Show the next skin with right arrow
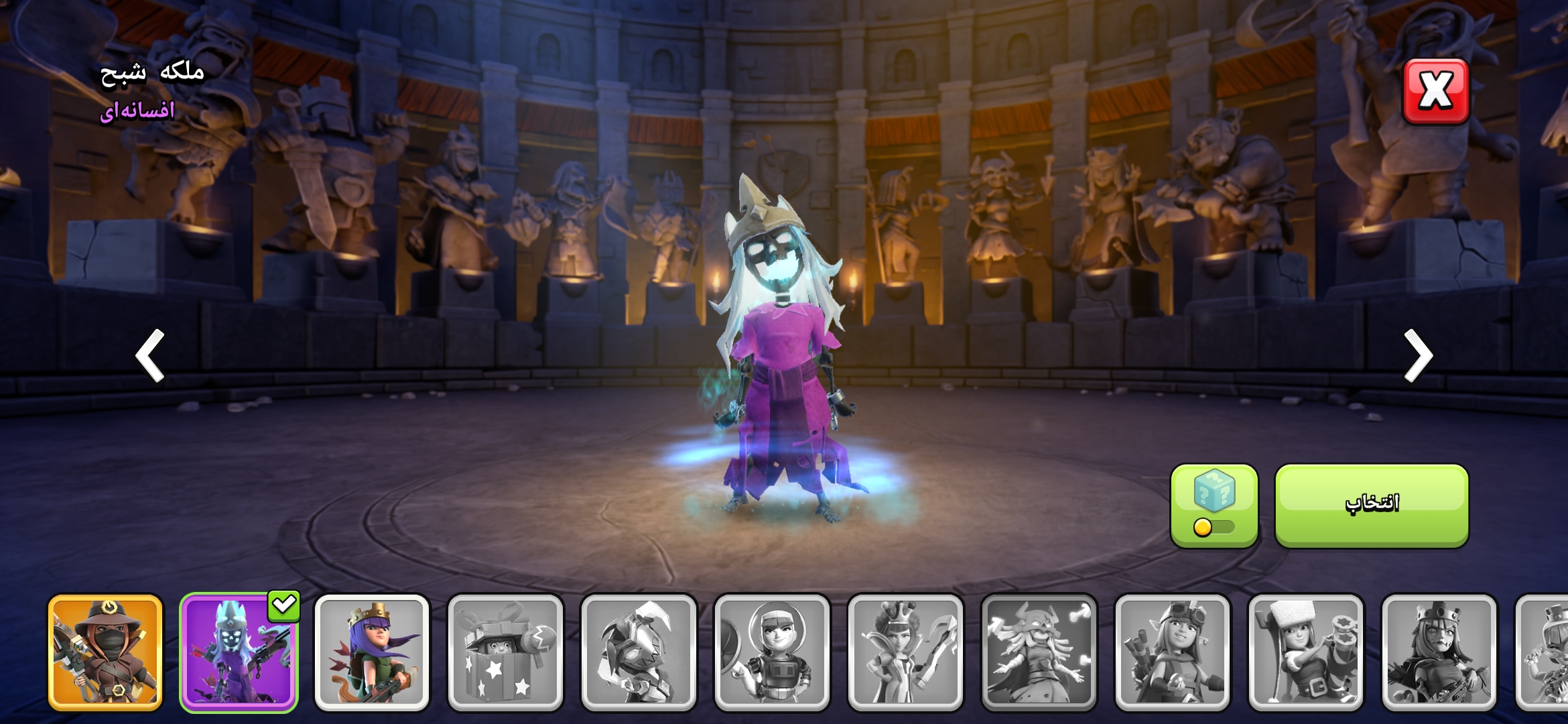 tap(1418, 355)
